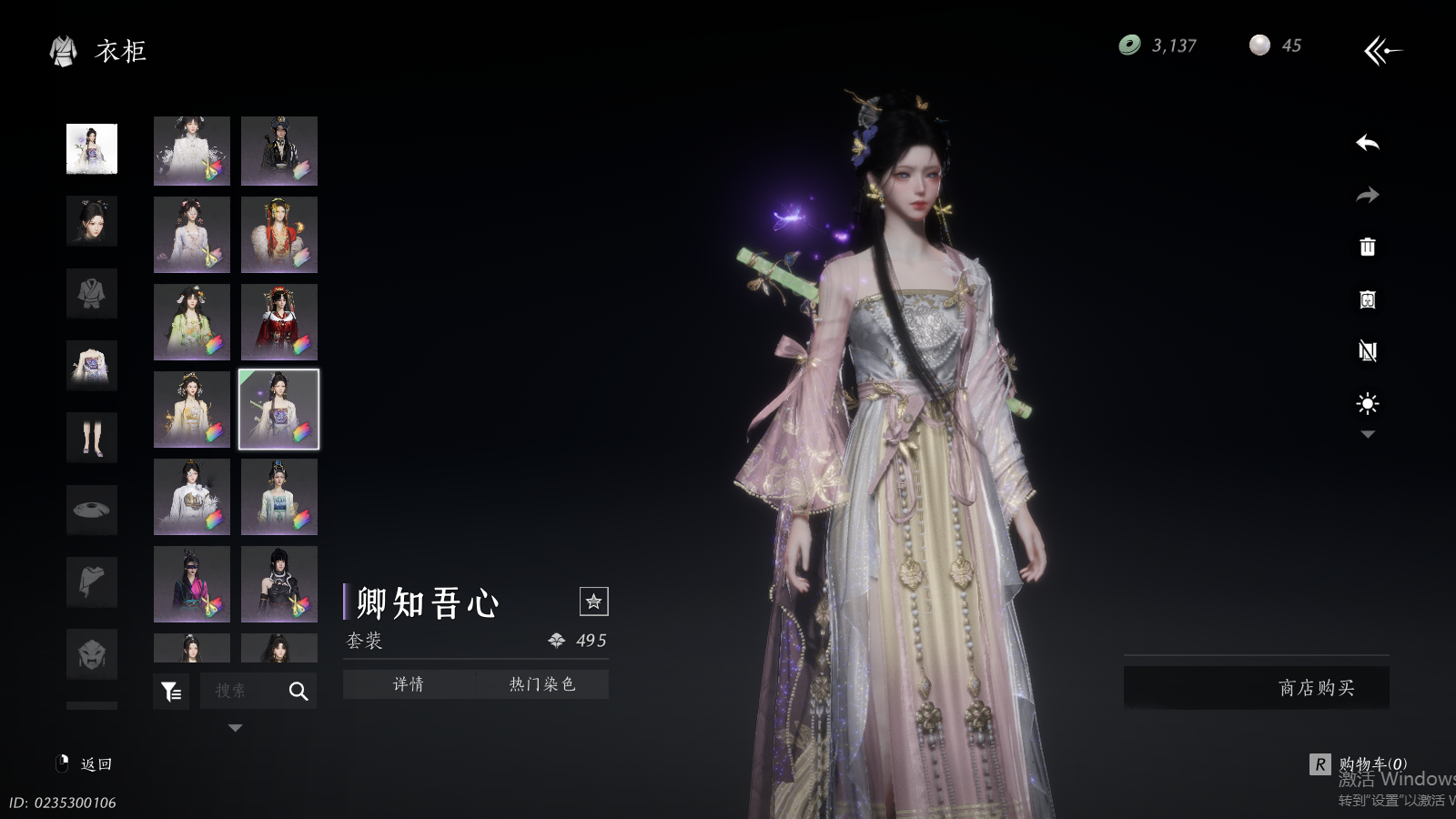Toggle the sun lighting setting
1456x819 pixels.
click(1367, 403)
